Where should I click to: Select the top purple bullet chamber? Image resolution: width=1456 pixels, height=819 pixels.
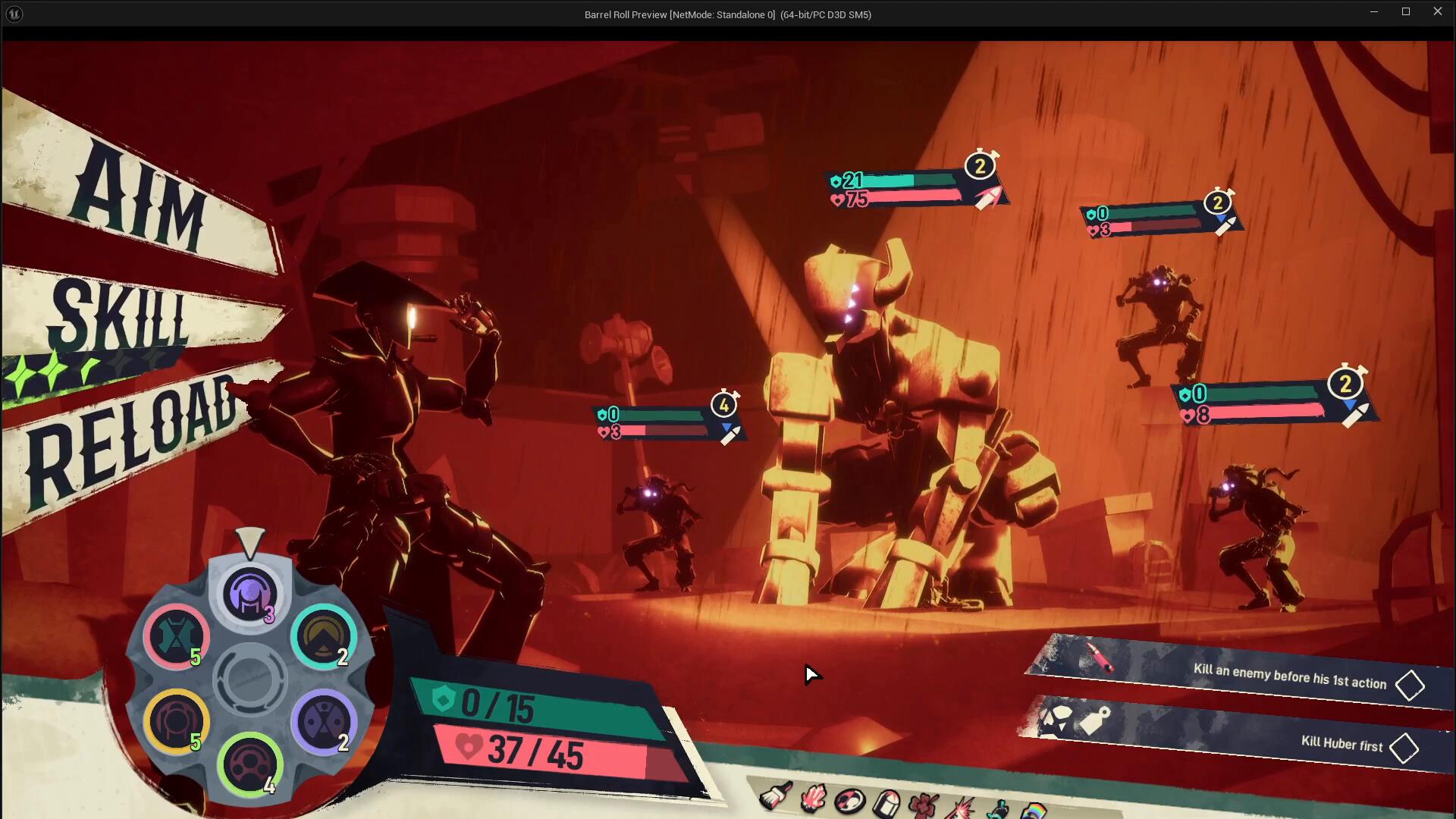pyautogui.click(x=249, y=595)
